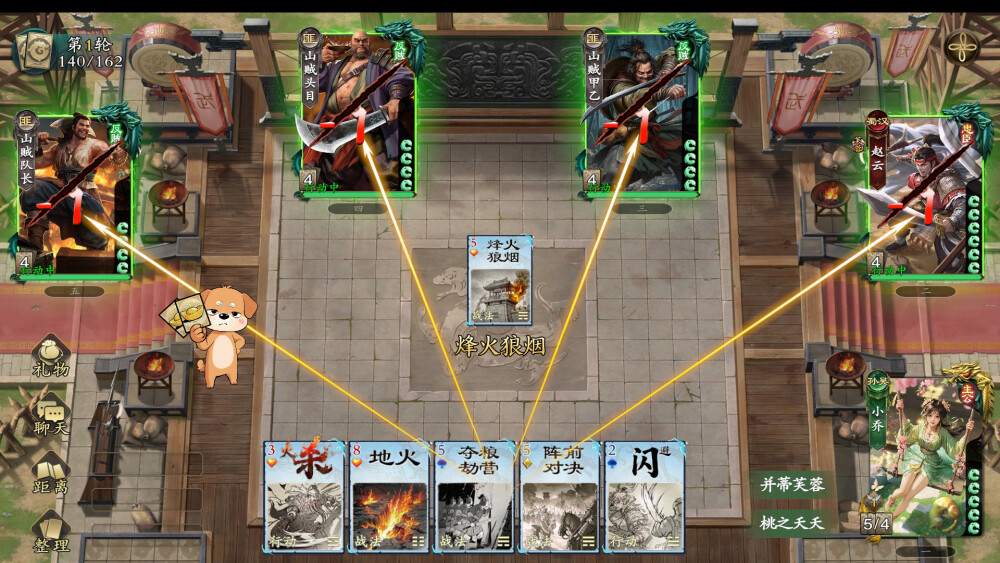Sort hand with the 整理 button
Image resolution: width=1000 pixels, height=563 pixels.
[x=51, y=530]
